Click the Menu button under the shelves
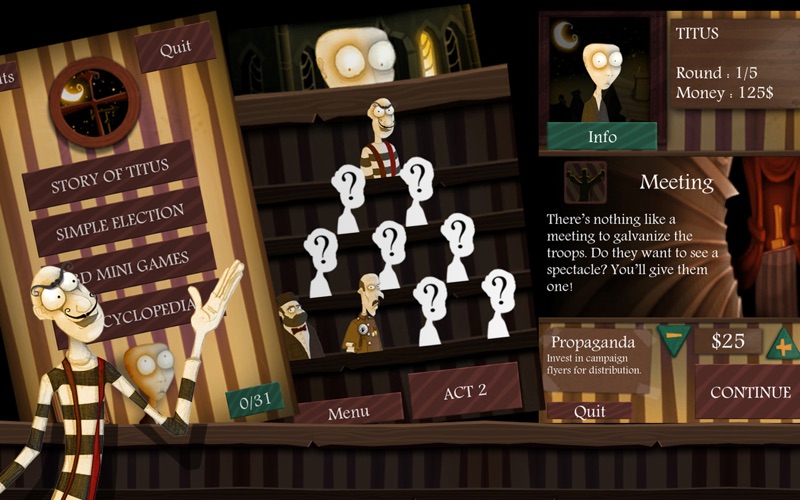Screen dimensions: 800x500 (x=348, y=409)
